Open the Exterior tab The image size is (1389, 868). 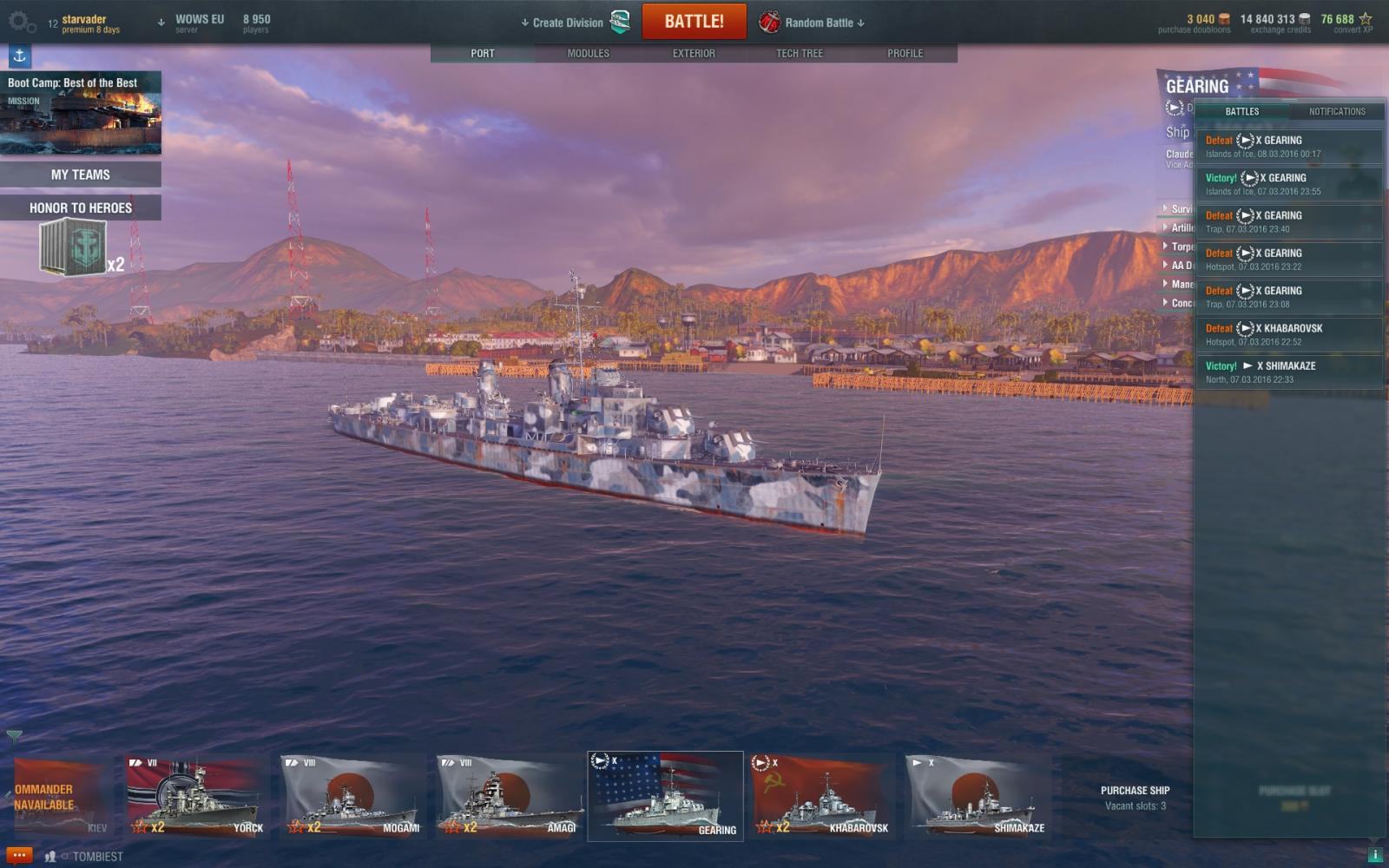click(x=694, y=53)
